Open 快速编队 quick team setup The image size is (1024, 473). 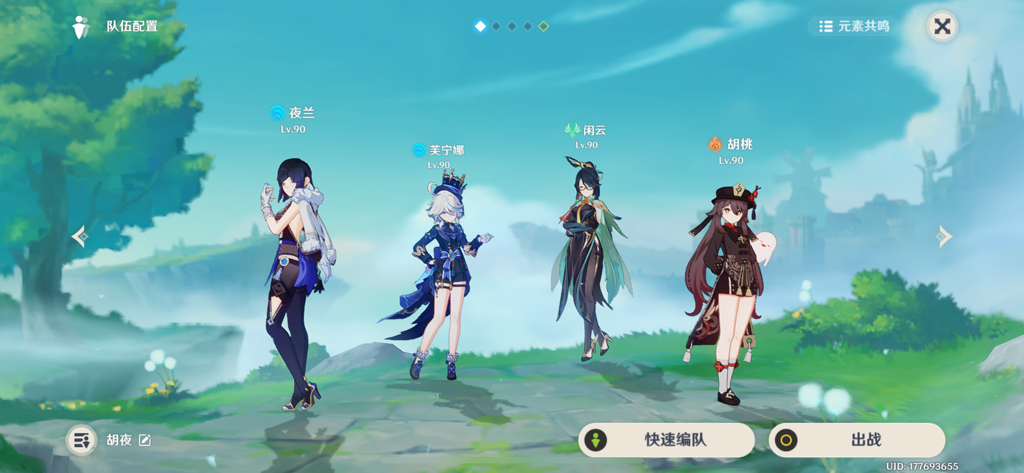666,440
